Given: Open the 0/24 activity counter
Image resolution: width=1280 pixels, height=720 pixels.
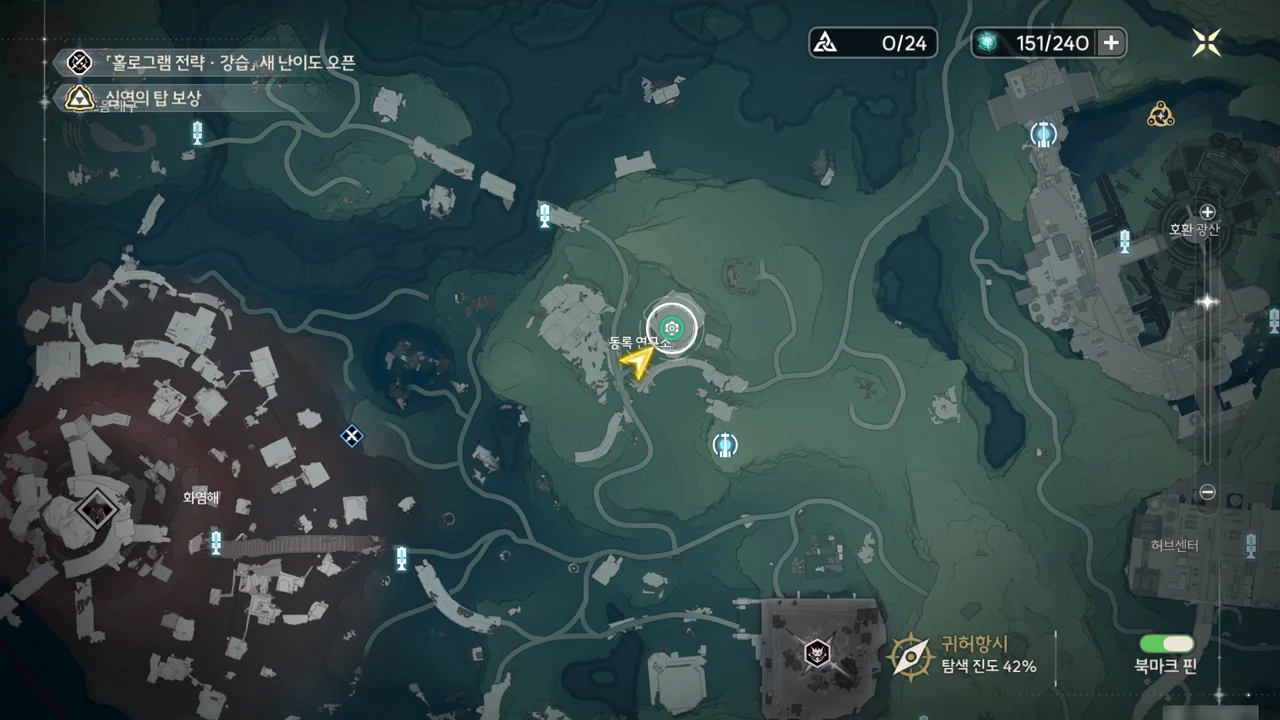Looking at the screenshot, I should [873, 42].
